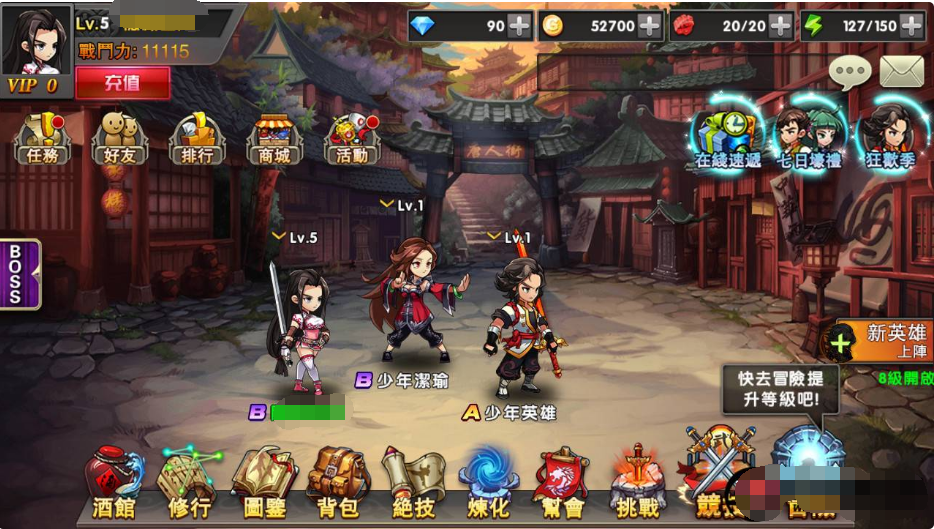934x529 pixels.
Task: Add more diamonds with the plus button
Action: click(520, 26)
